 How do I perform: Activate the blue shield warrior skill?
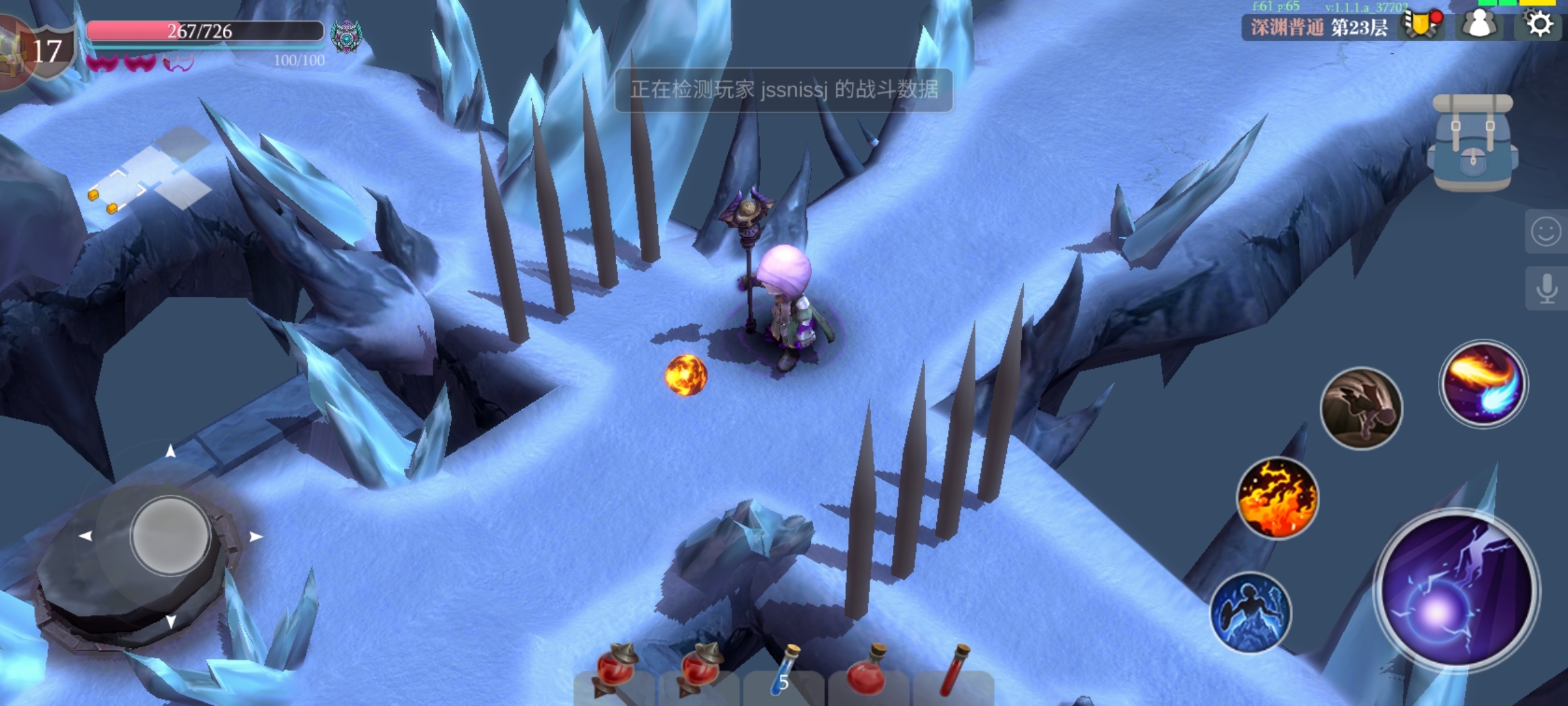pos(1250,613)
